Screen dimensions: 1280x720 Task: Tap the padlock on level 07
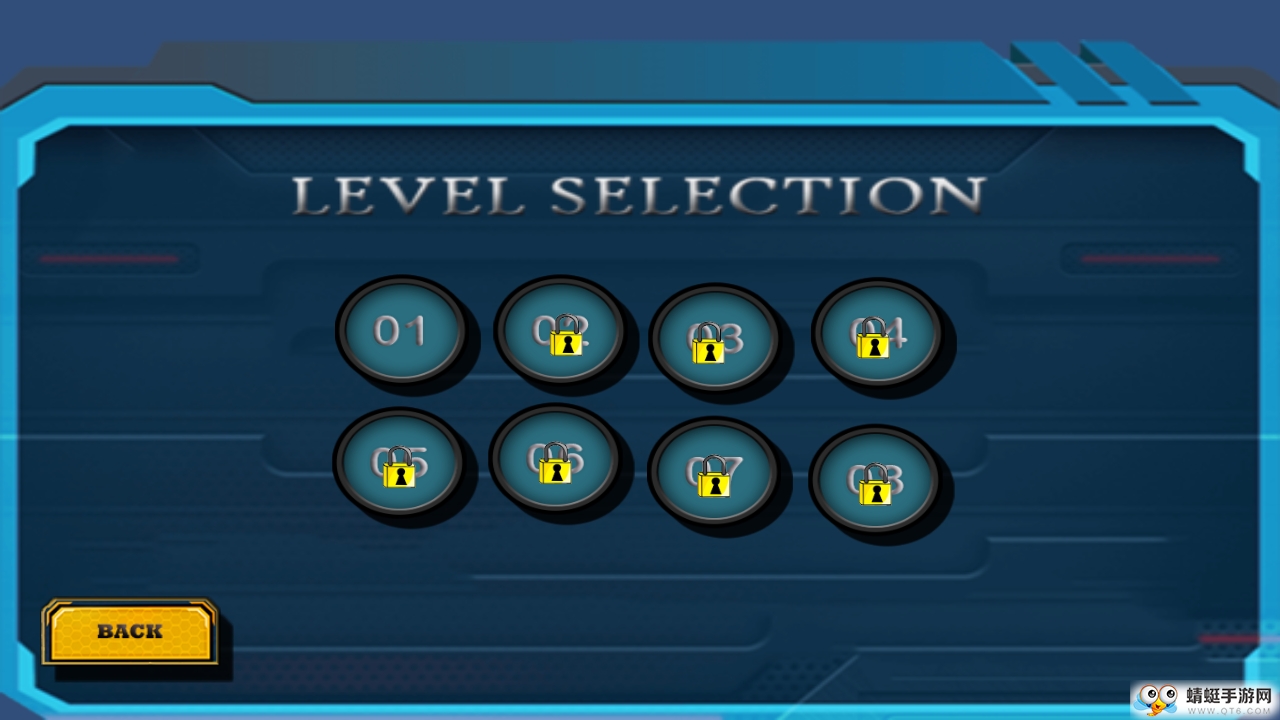(x=716, y=487)
